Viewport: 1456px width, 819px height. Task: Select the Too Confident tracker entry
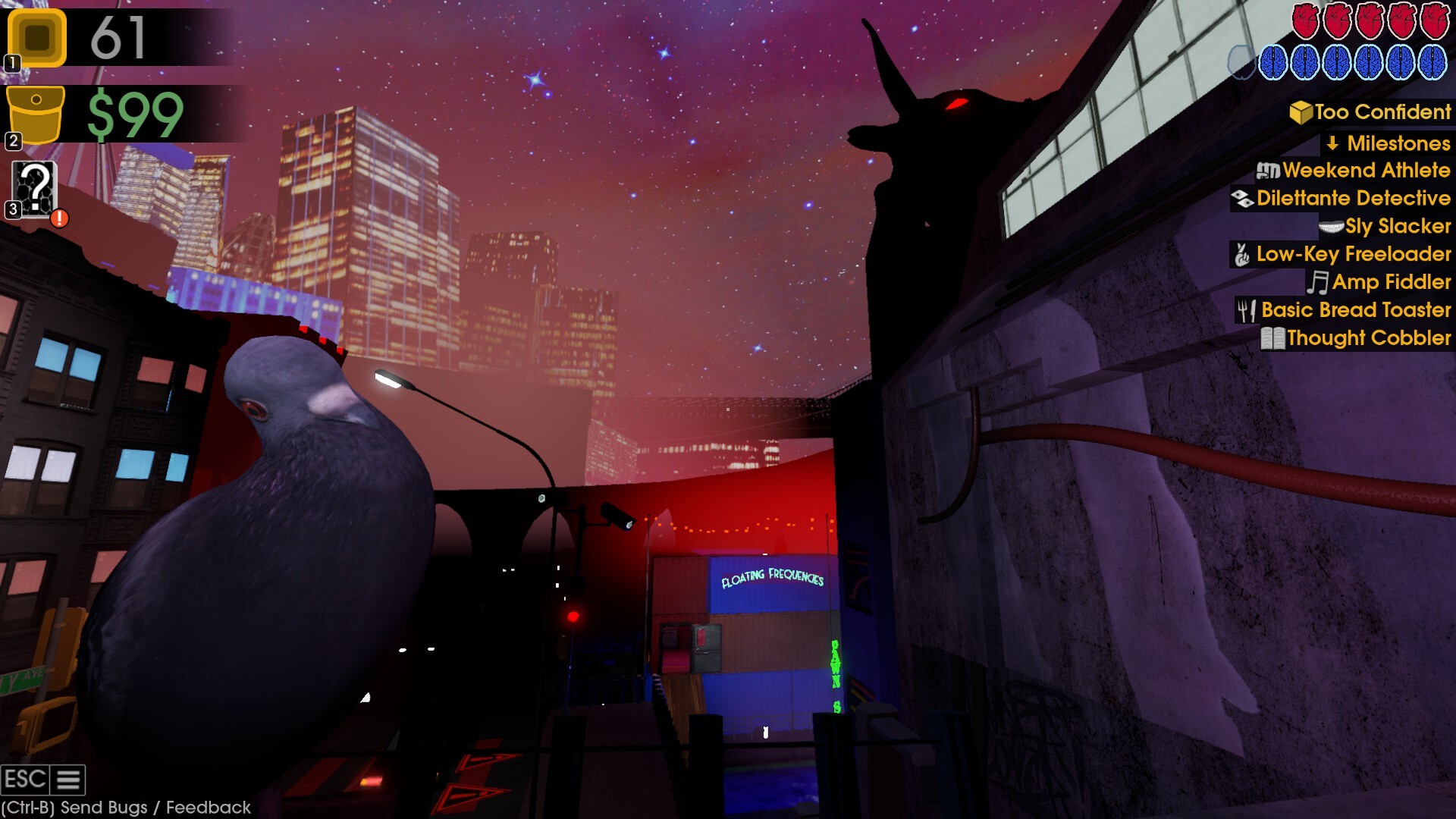click(1371, 112)
